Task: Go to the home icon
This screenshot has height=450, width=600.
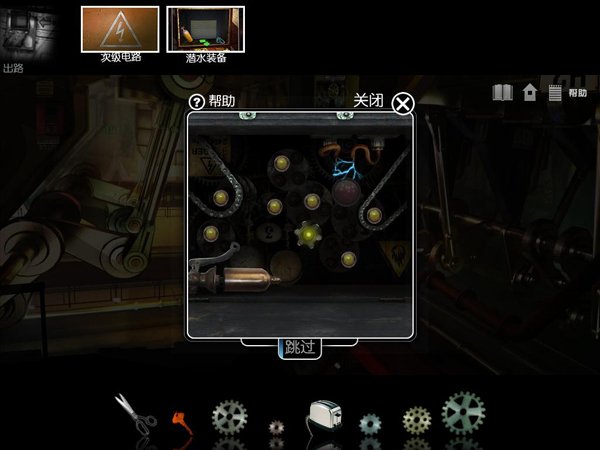Action: tap(530, 93)
